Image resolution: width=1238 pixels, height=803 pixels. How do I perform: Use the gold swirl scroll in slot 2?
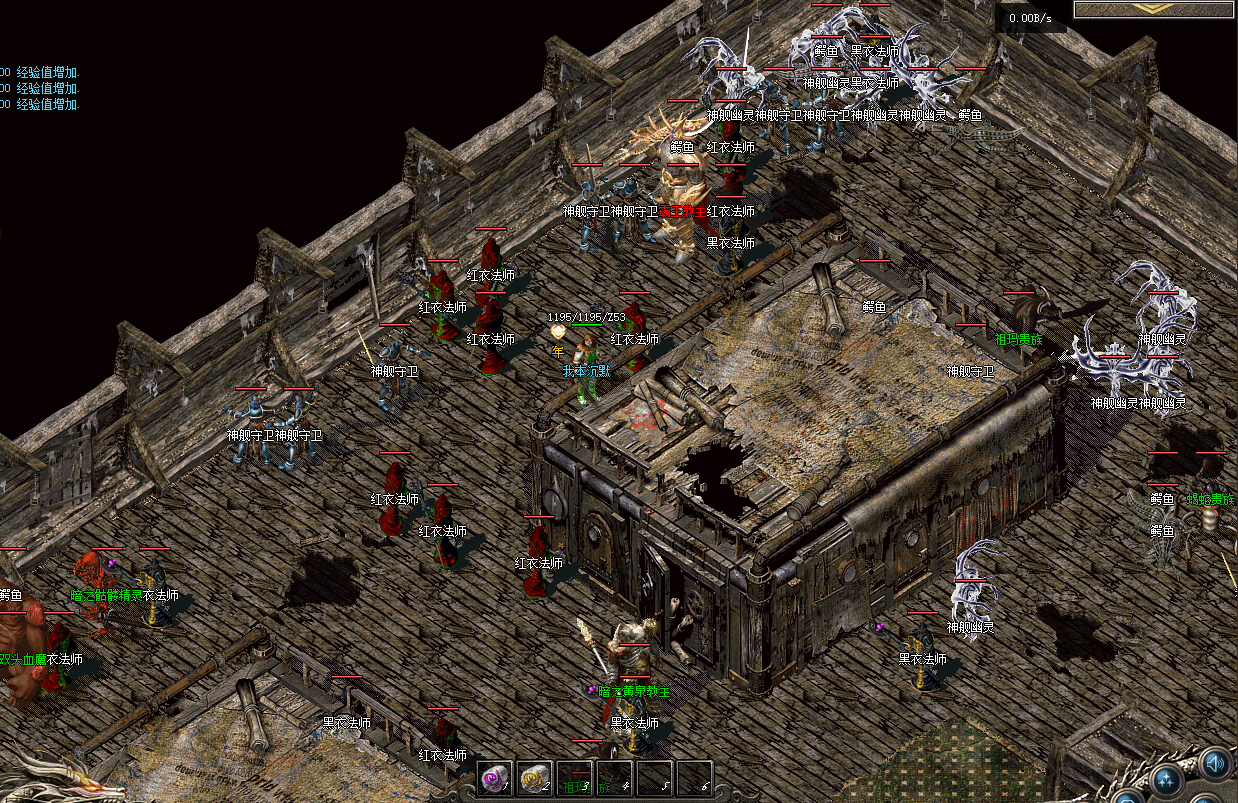(x=534, y=777)
